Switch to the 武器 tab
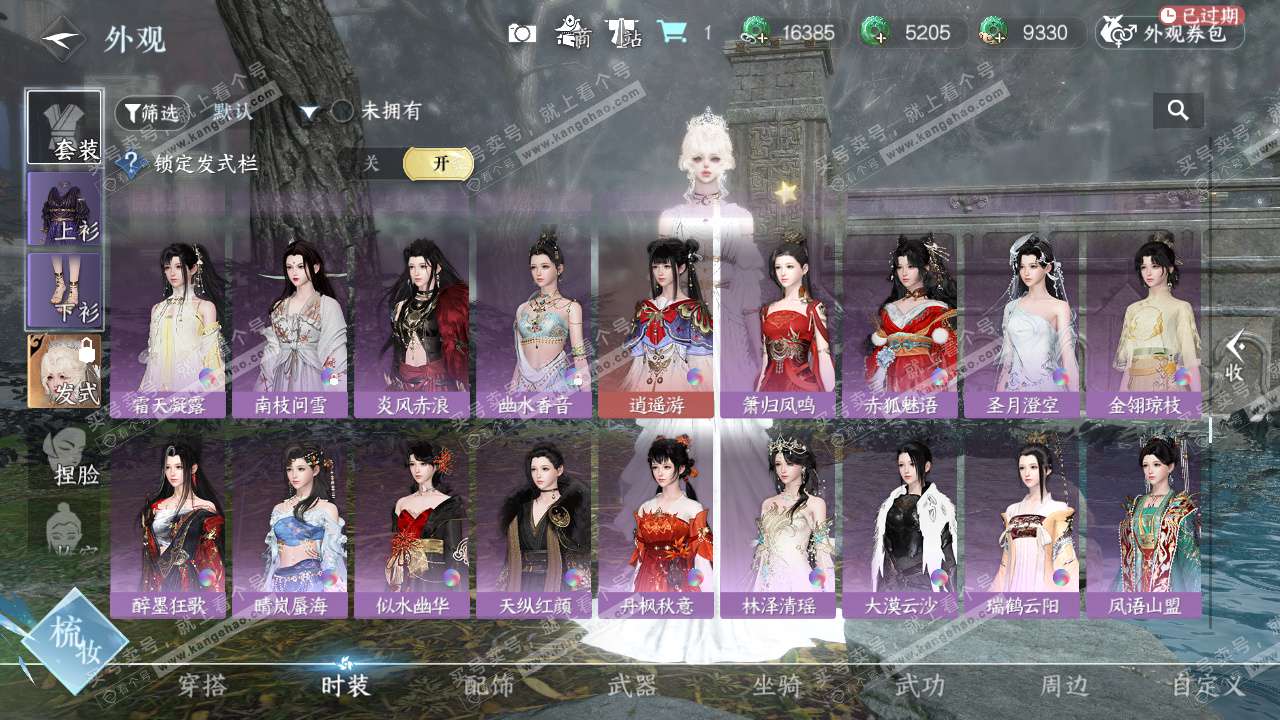1280x720 pixels. 633,685
